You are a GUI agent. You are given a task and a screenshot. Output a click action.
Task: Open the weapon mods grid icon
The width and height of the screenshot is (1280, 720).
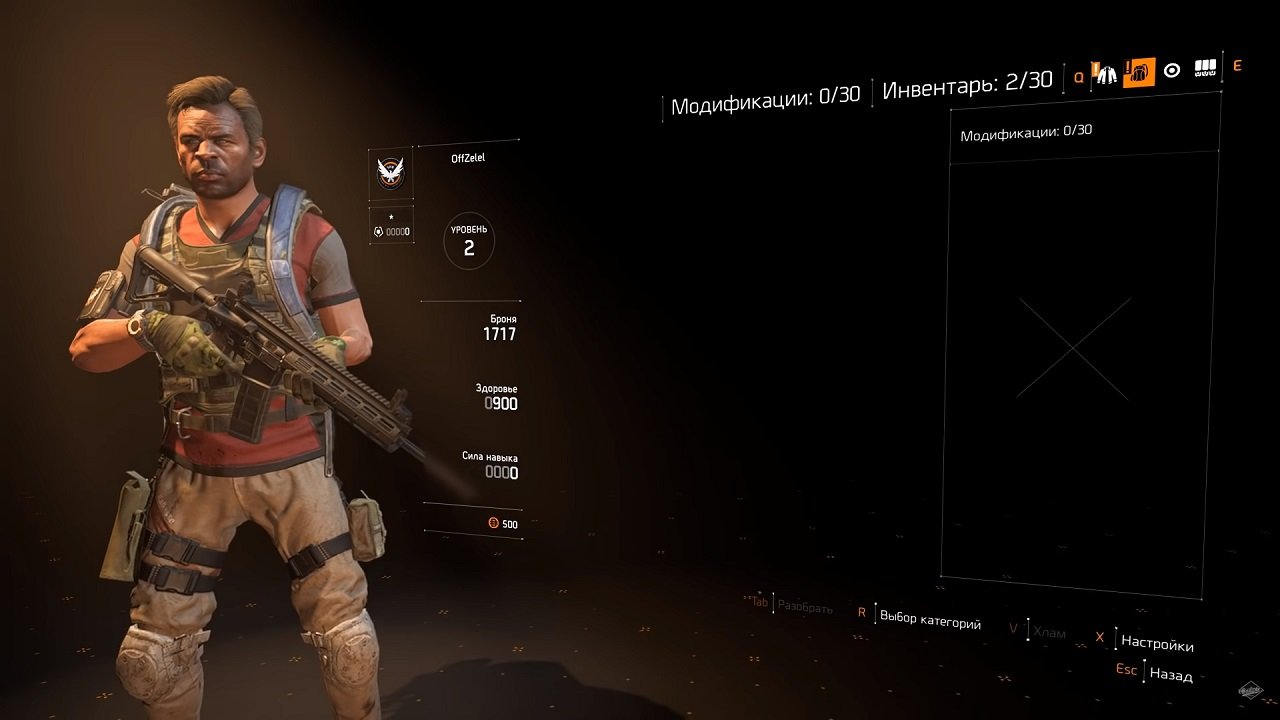tap(1205, 68)
